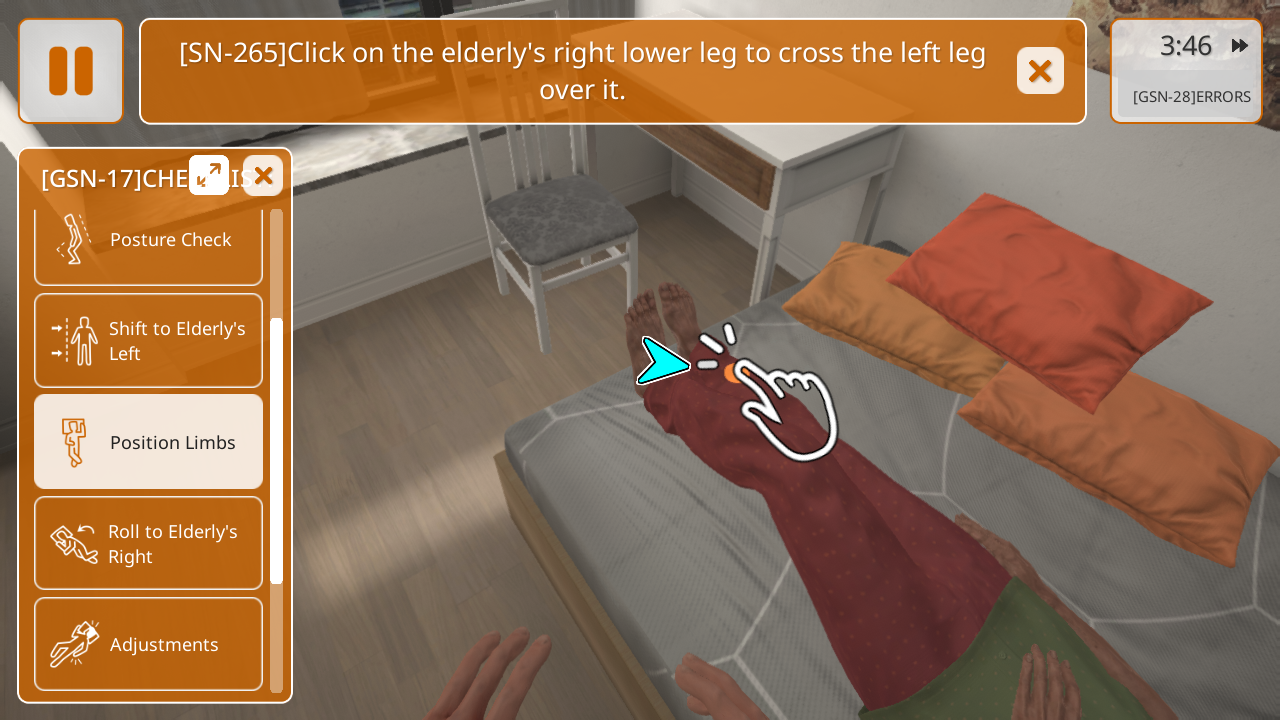Screen dimensions: 1280x720
Task: Select the Posture Check step
Action: tap(148, 241)
